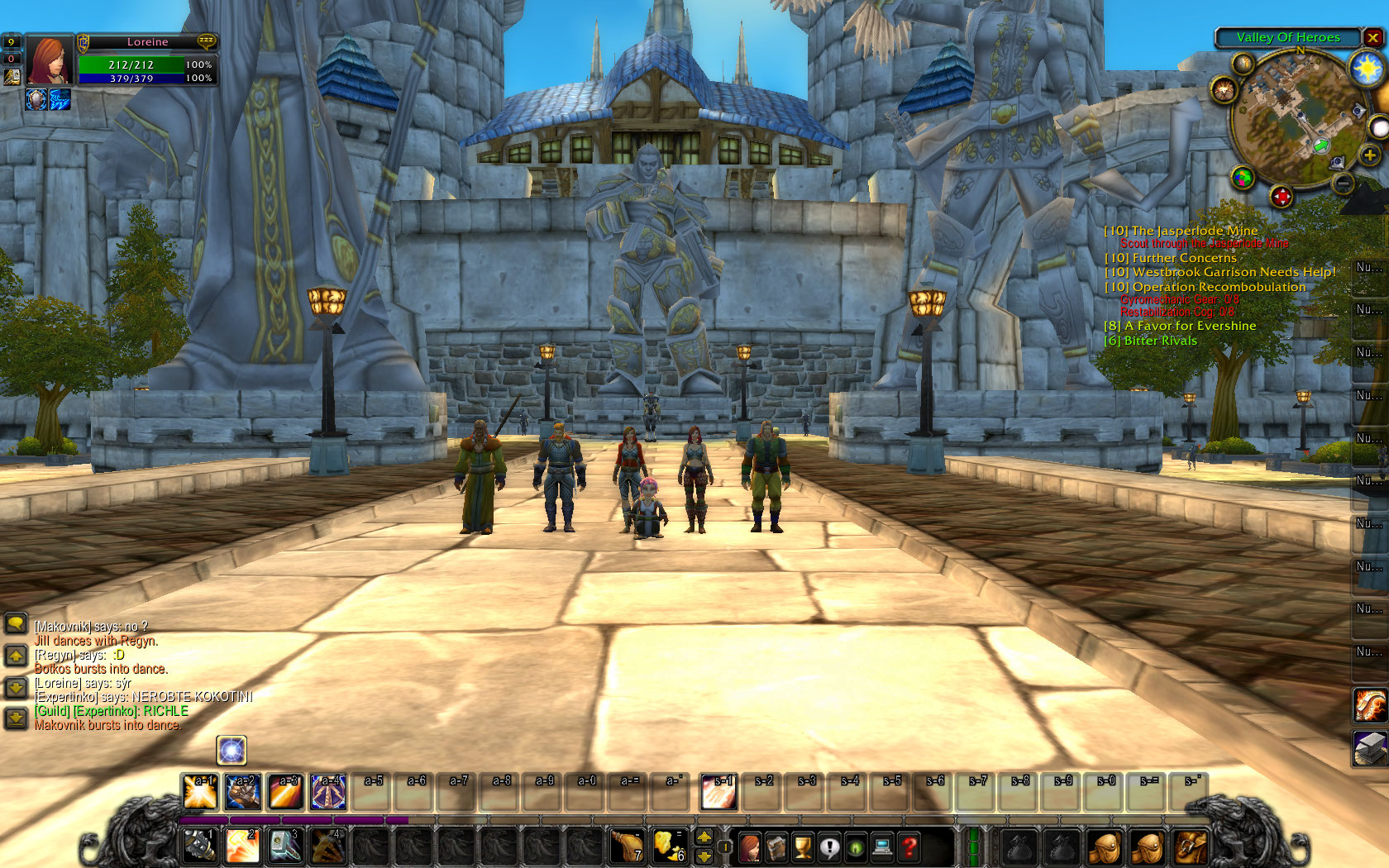Click Loreine's experience bar

coord(289,818)
